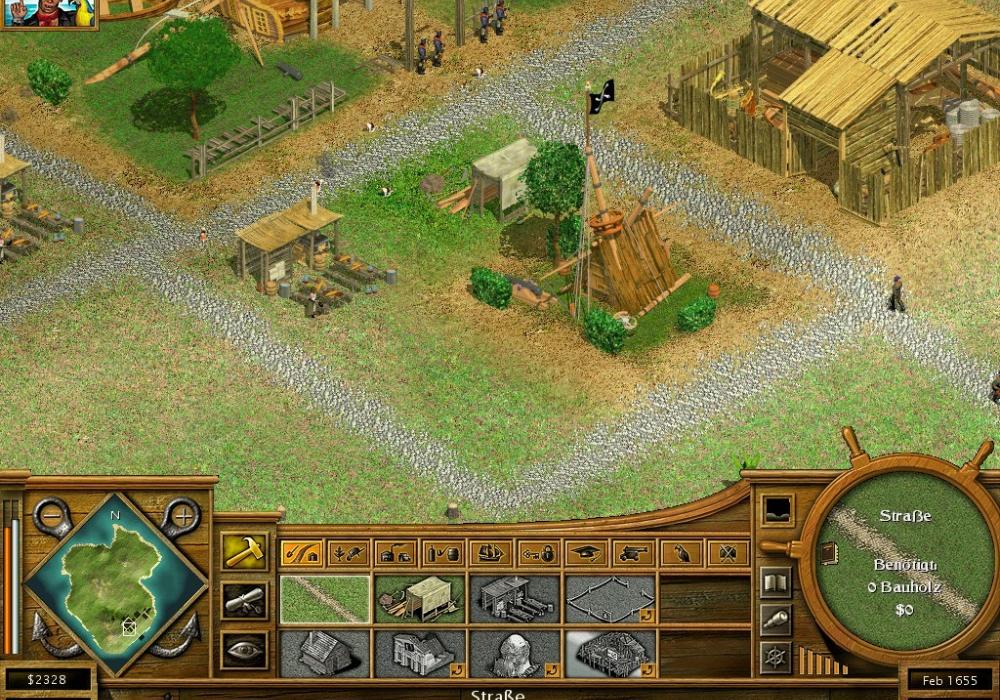Select the graduation cap category
1000x700 pixels.
(586, 552)
